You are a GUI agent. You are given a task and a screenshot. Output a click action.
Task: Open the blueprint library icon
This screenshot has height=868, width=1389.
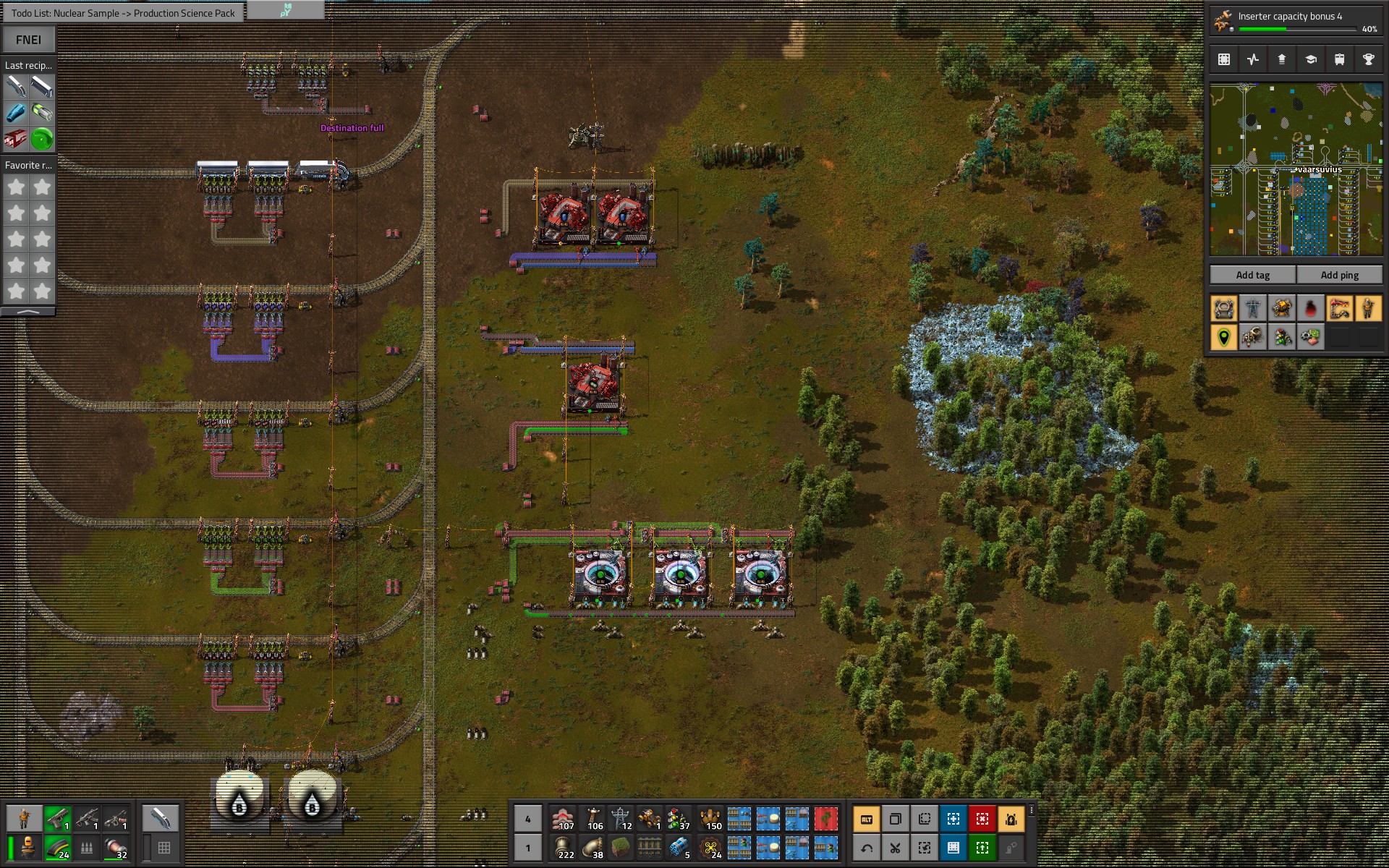coord(1225,59)
